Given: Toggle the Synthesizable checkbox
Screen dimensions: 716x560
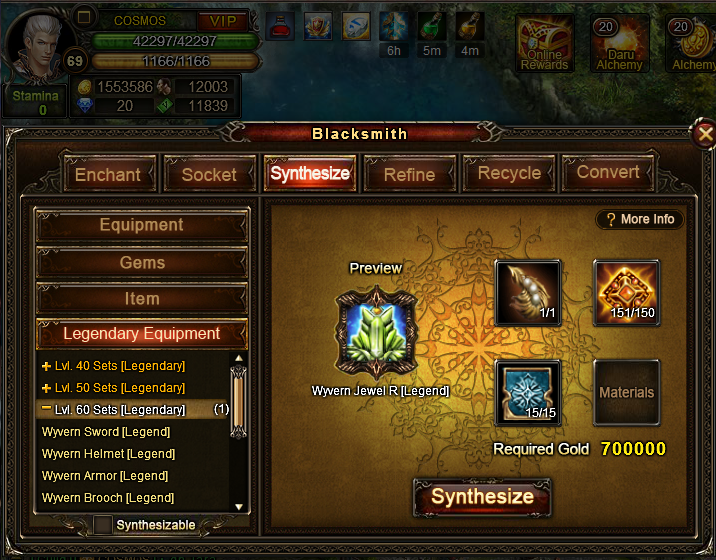Looking at the screenshot, I should click(103, 524).
